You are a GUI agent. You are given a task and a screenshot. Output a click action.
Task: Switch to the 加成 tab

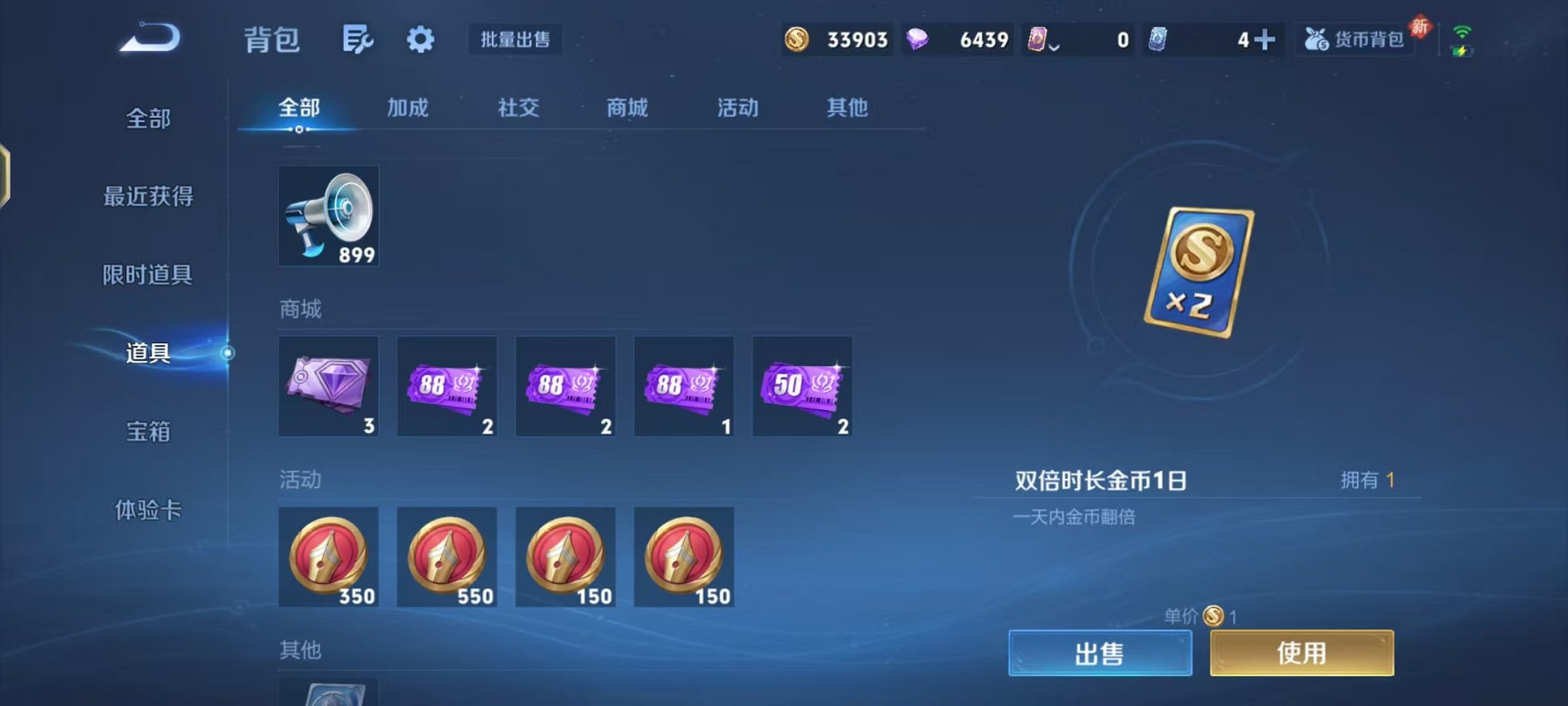click(x=408, y=108)
